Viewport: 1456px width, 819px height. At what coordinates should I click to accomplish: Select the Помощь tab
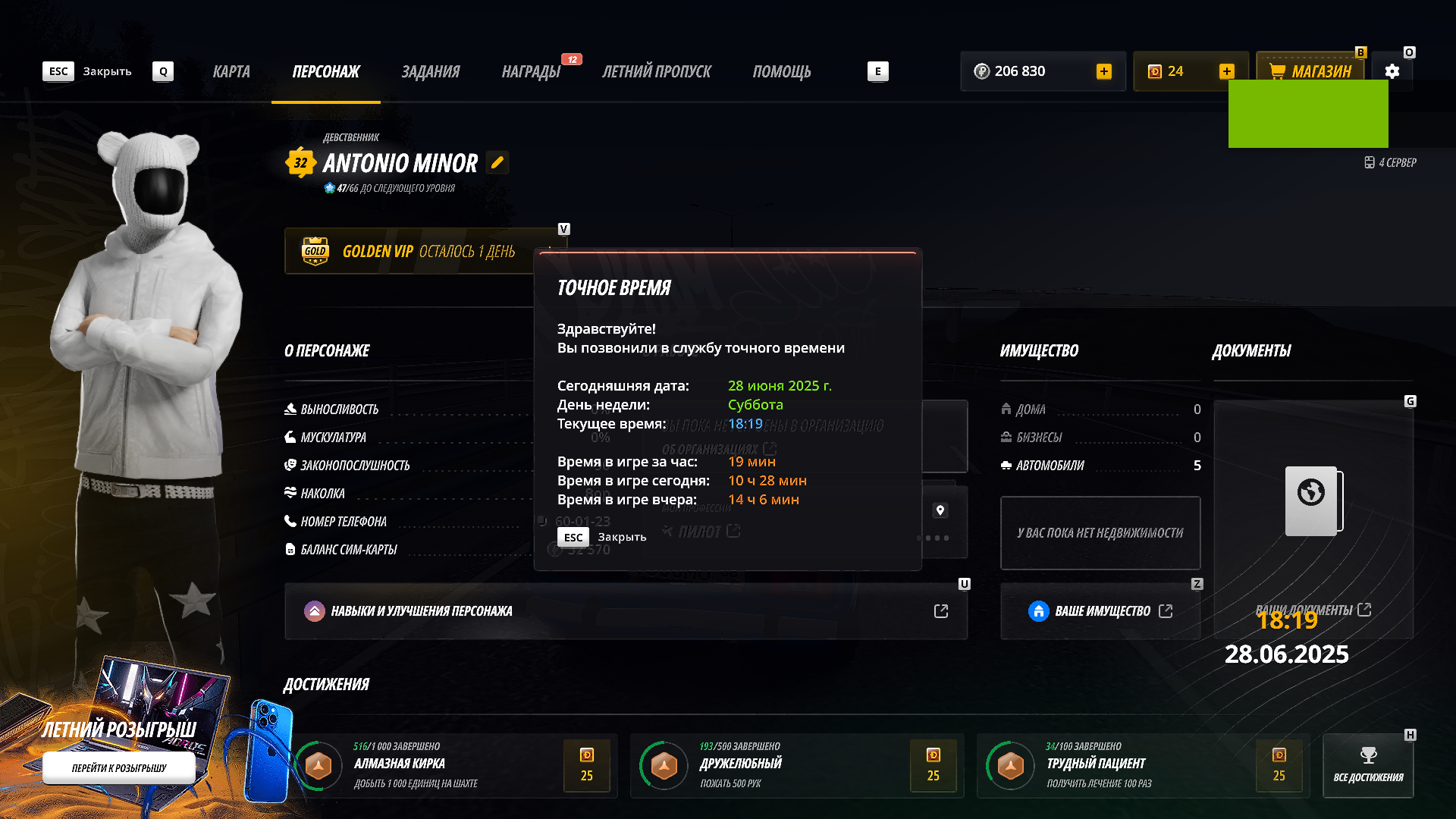[781, 71]
